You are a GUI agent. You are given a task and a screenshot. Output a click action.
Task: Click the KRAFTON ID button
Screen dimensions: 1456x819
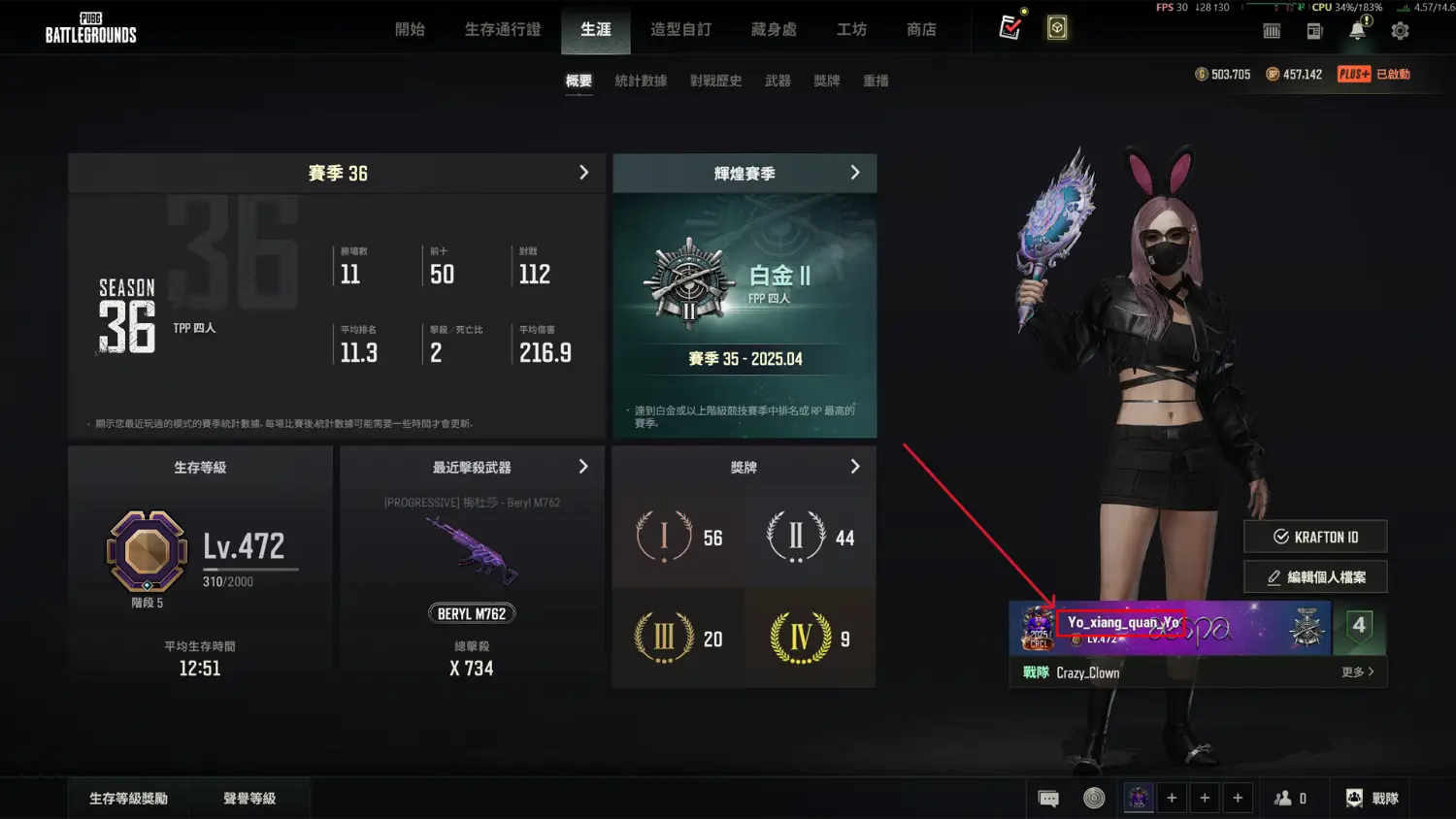(x=1315, y=537)
